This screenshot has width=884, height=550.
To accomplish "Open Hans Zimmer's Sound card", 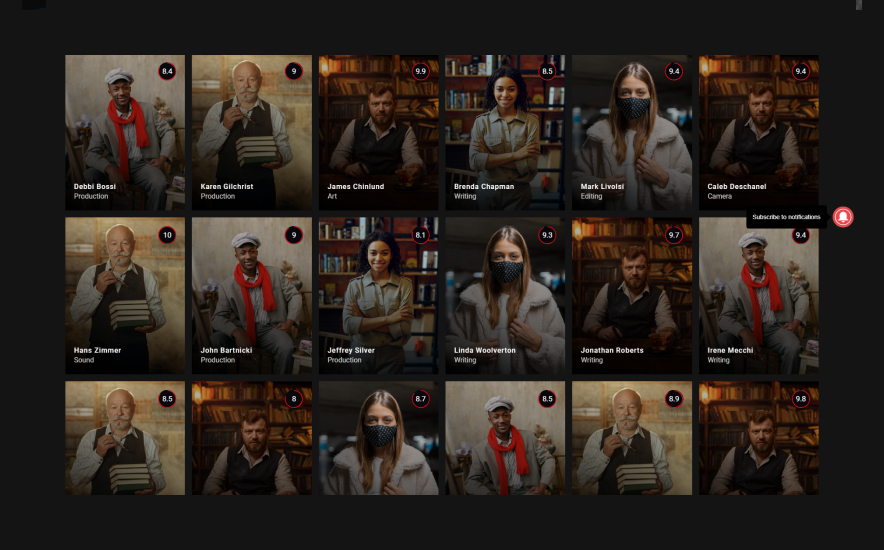I will pos(125,296).
